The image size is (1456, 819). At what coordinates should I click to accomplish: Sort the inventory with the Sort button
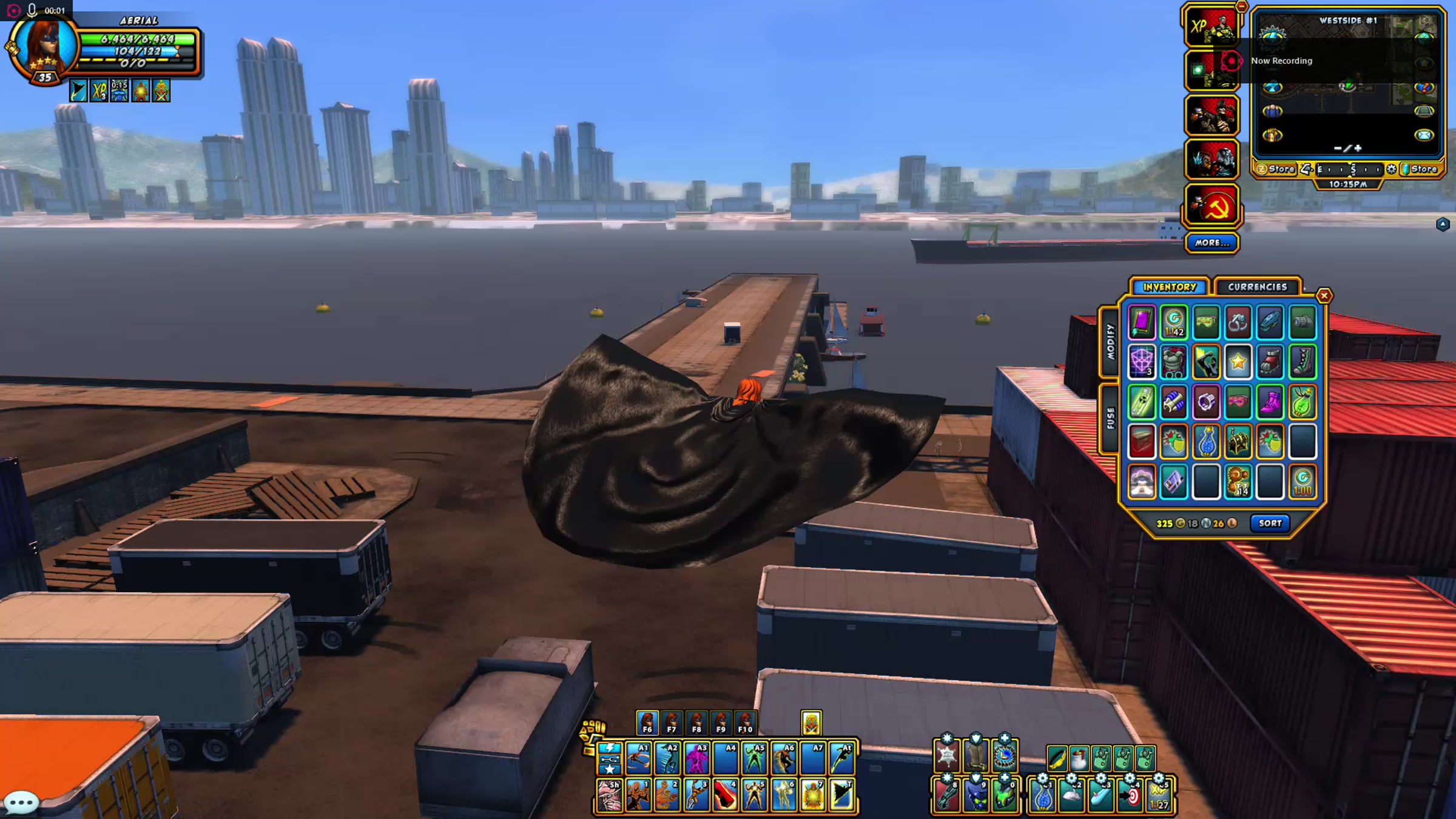tap(1270, 523)
